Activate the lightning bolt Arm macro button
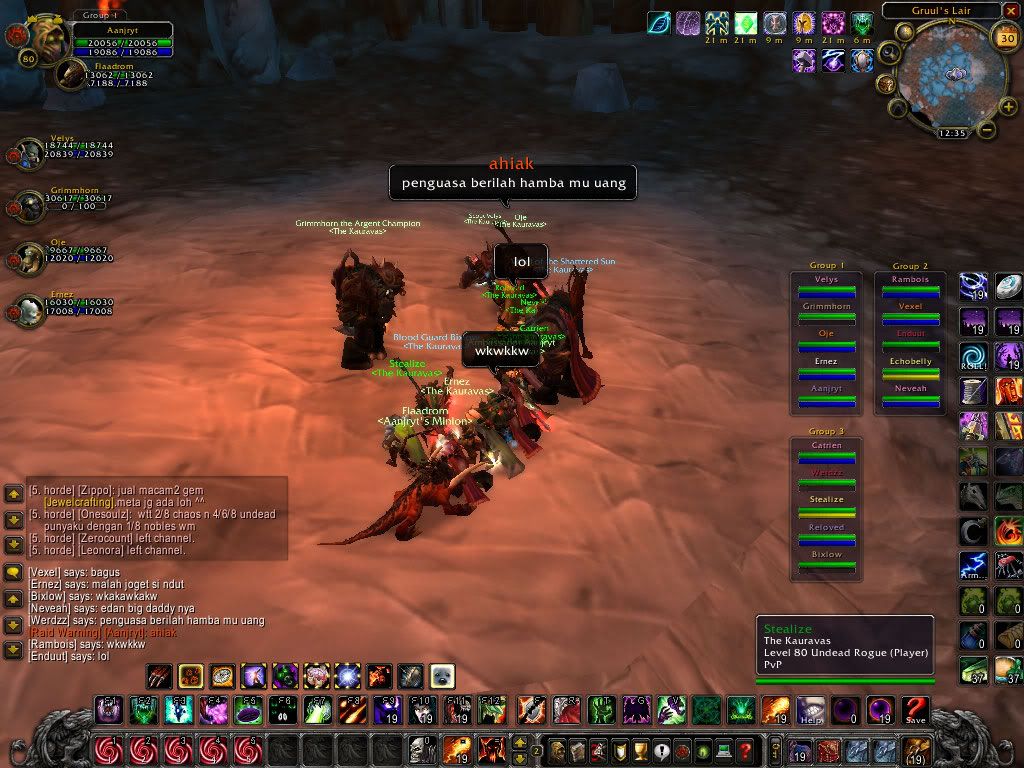 click(973, 565)
